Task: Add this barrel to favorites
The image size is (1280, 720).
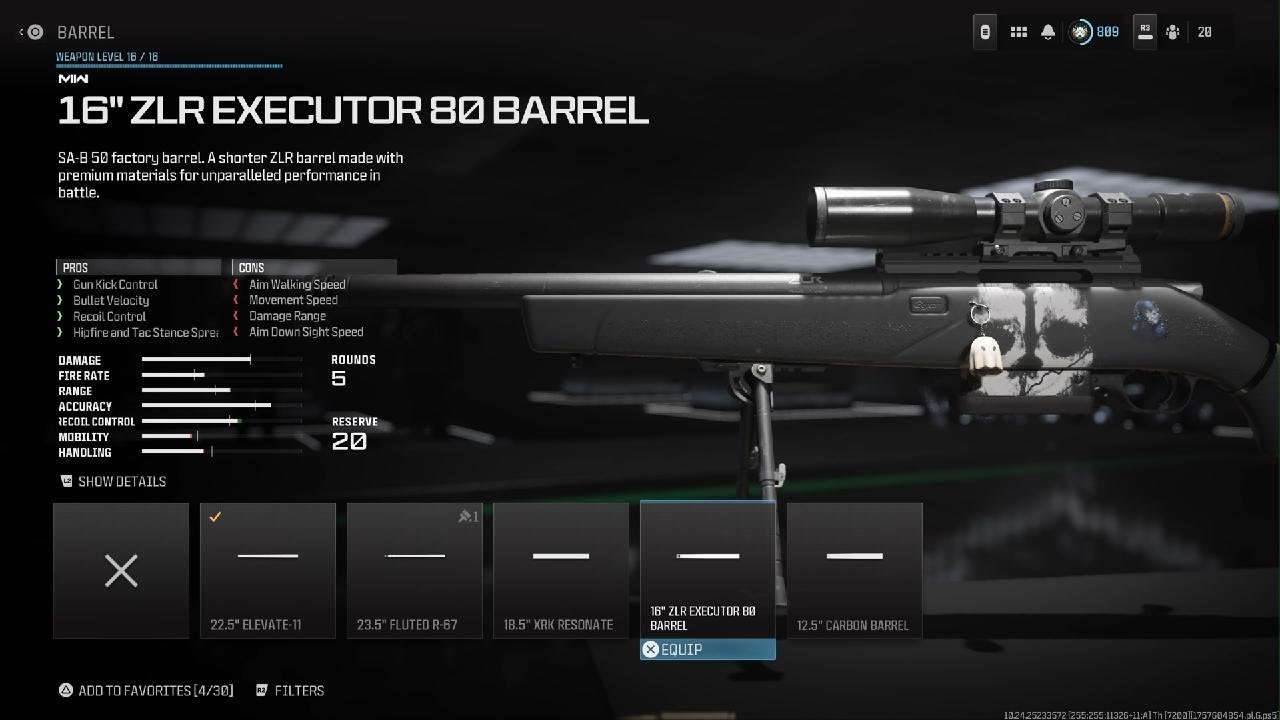Action: click(146, 690)
